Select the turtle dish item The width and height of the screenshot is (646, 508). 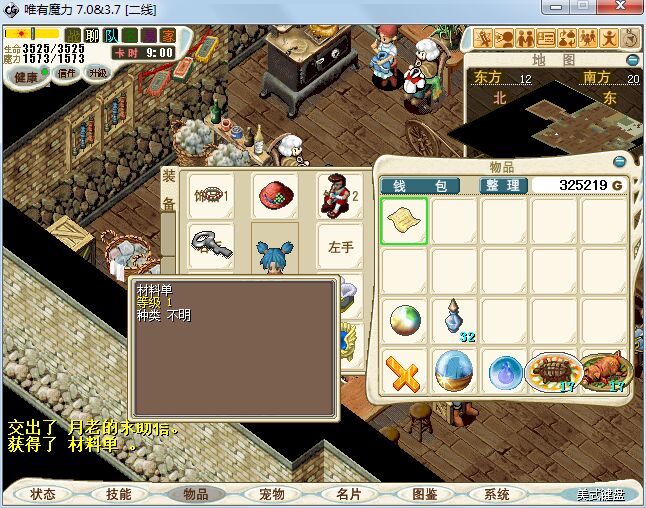point(554,371)
